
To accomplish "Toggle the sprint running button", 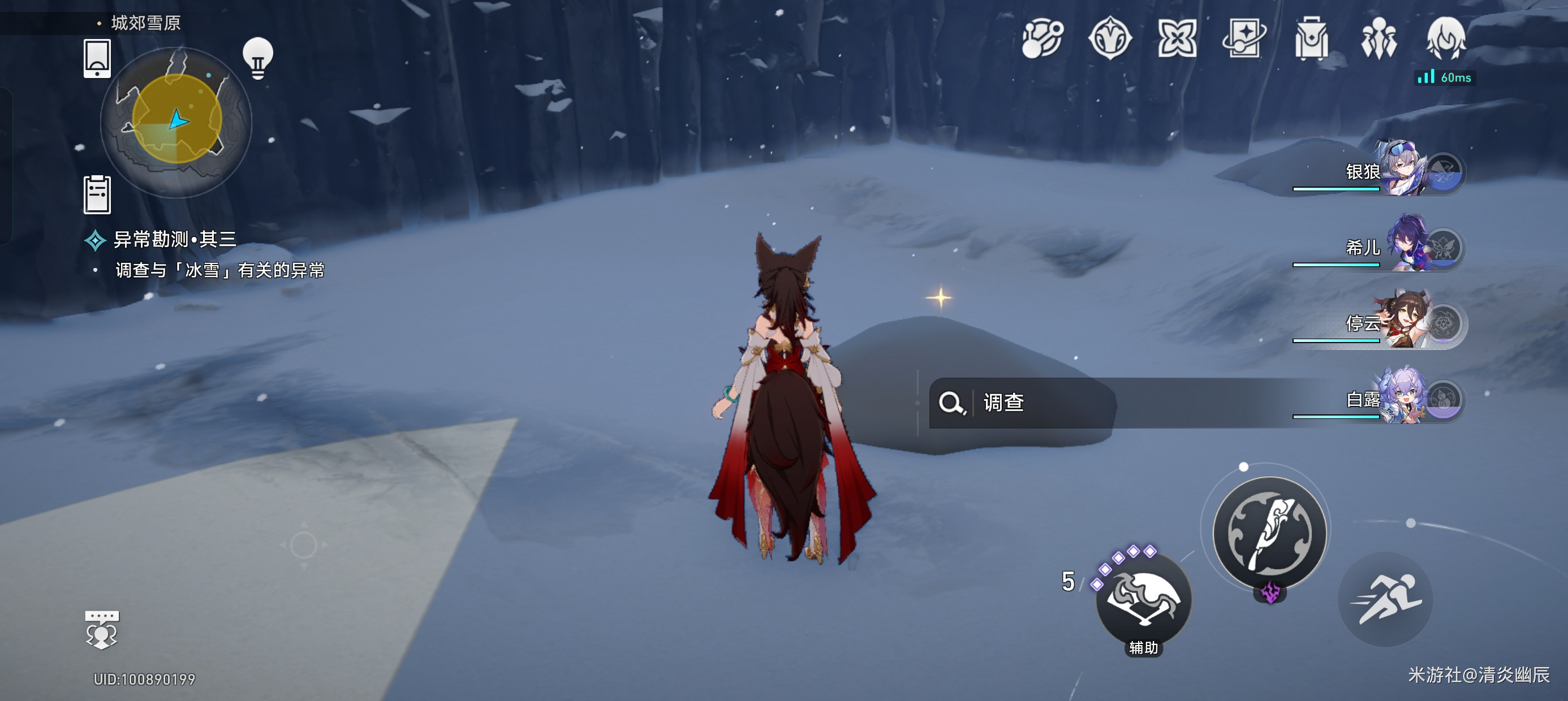I will [1385, 599].
